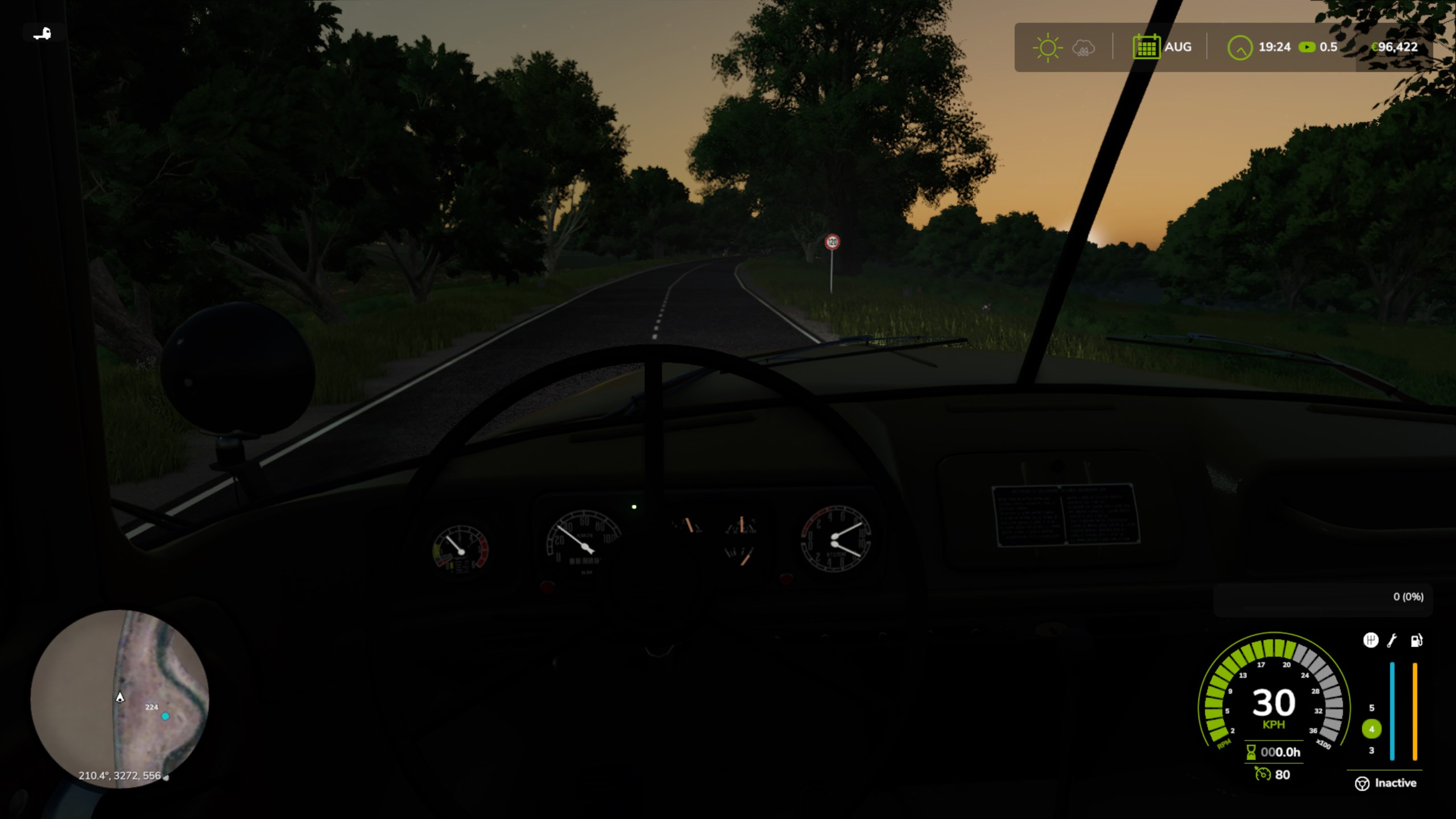1456x819 pixels.
Task: Click the cruise control icon beside 80
Action: click(x=1263, y=775)
